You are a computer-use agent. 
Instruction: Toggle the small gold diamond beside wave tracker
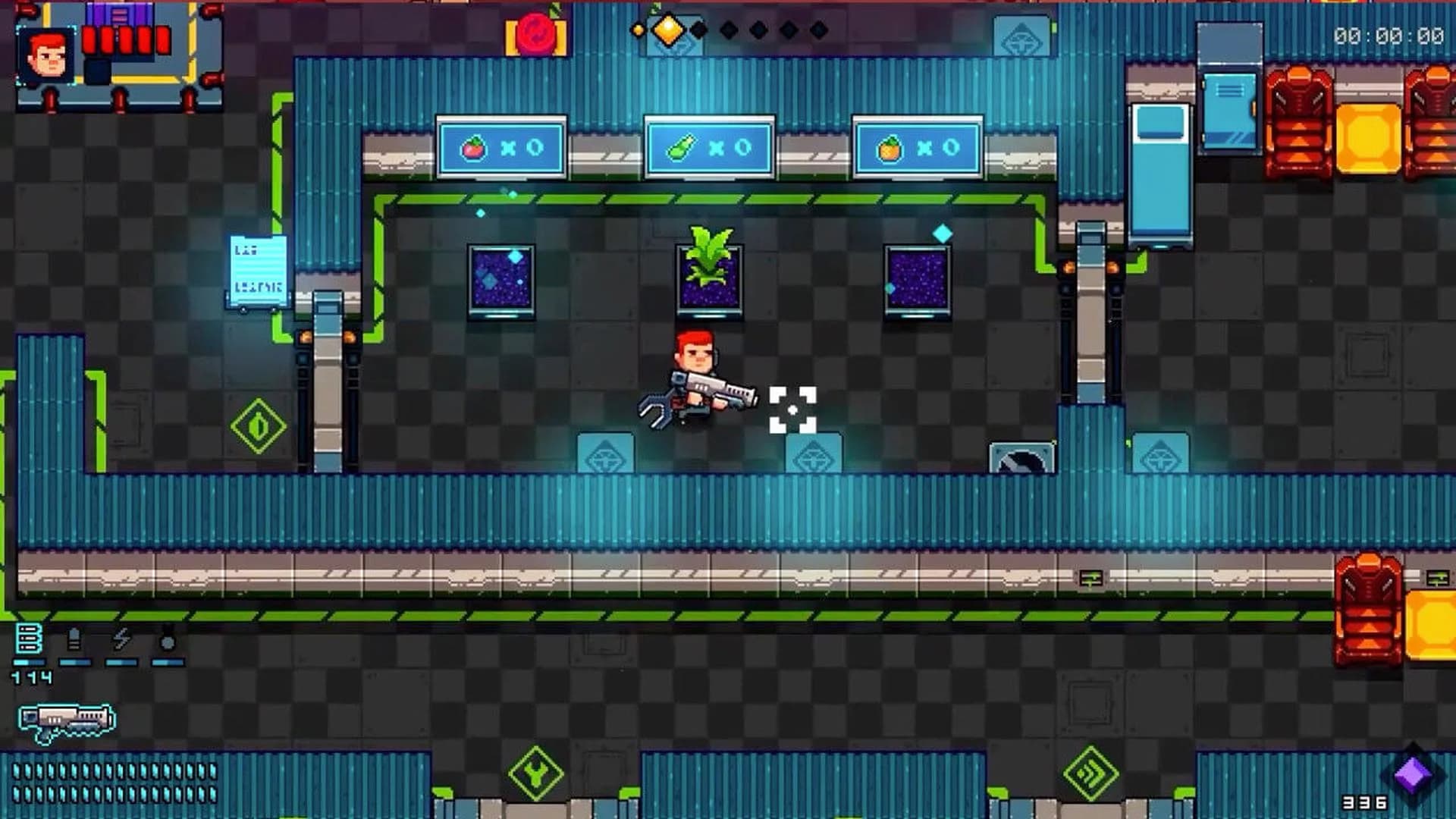point(639,30)
